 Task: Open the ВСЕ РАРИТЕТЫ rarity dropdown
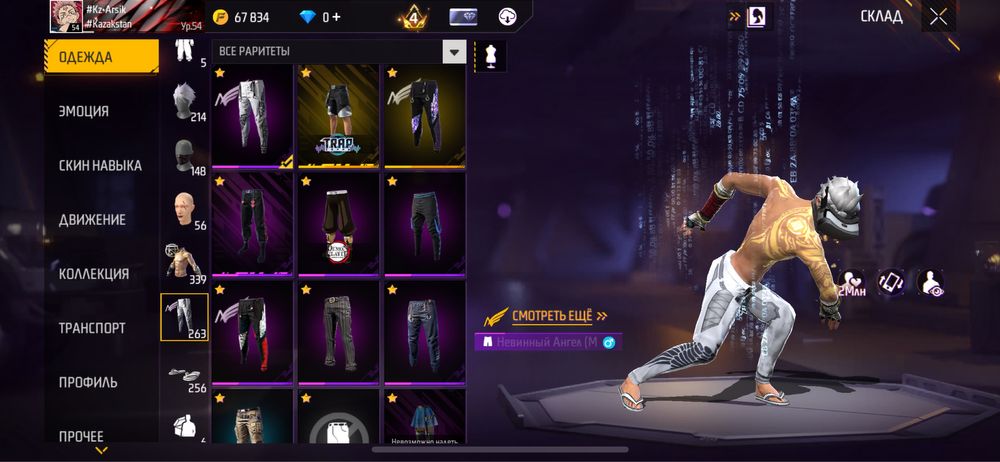tap(340, 52)
